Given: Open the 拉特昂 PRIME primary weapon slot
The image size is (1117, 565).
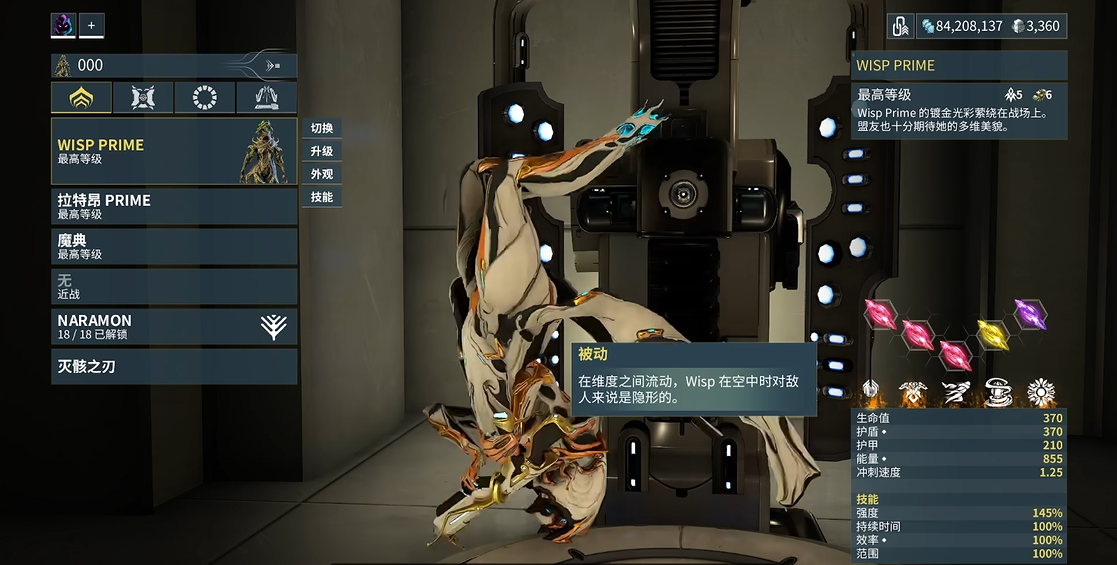Looking at the screenshot, I should coord(174,206).
